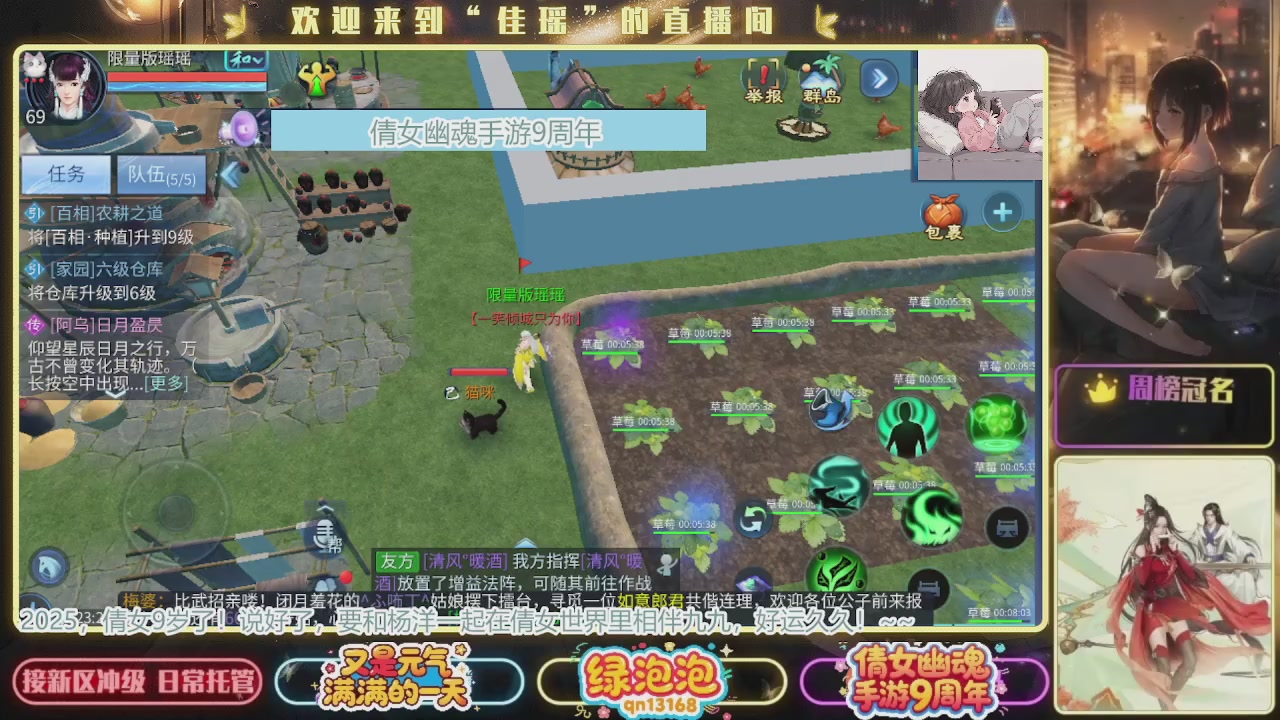Click the 举报 report icon
This screenshot has height=720, width=1280.
[762, 75]
